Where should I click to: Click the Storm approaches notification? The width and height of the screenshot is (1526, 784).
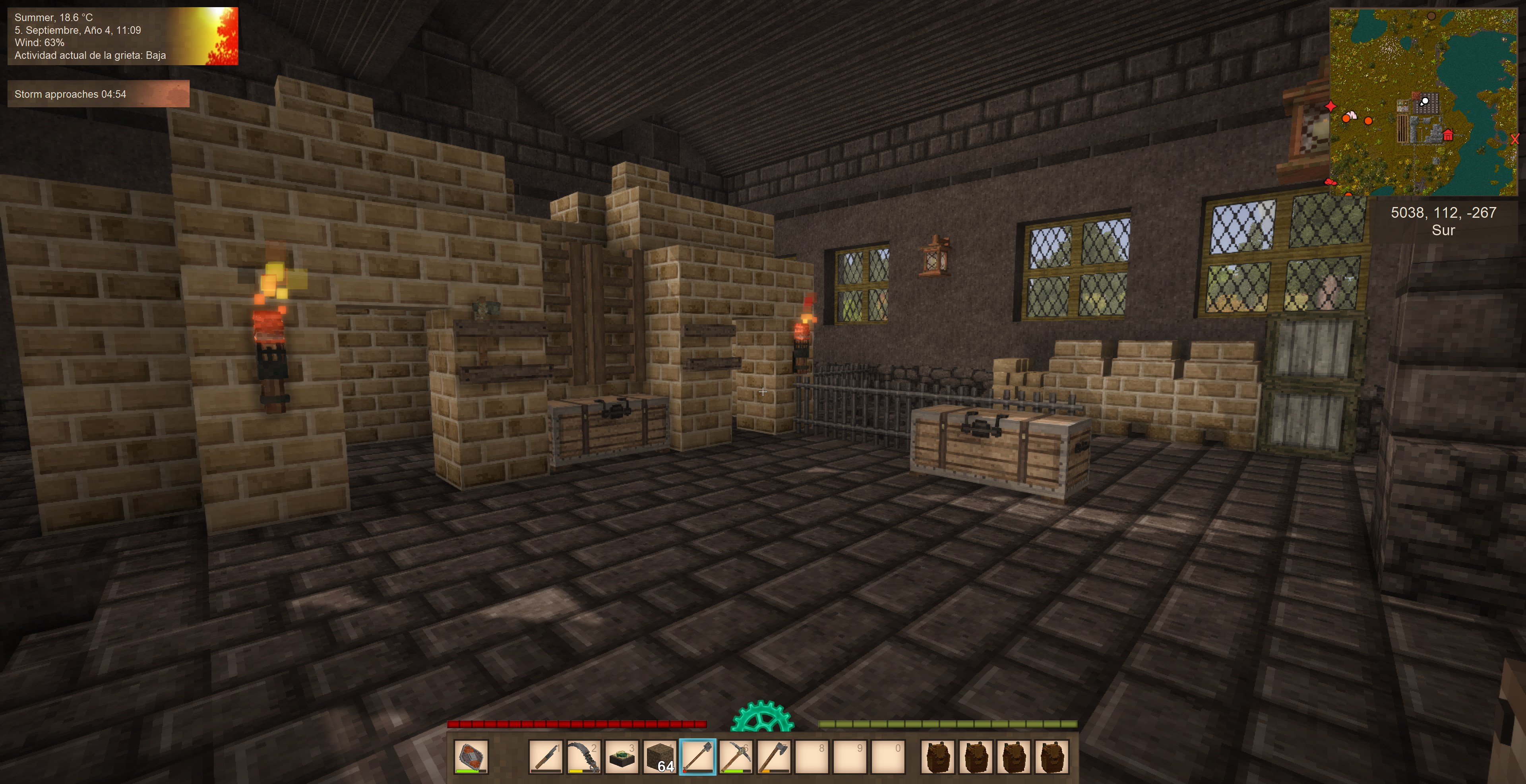(x=98, y=94)
